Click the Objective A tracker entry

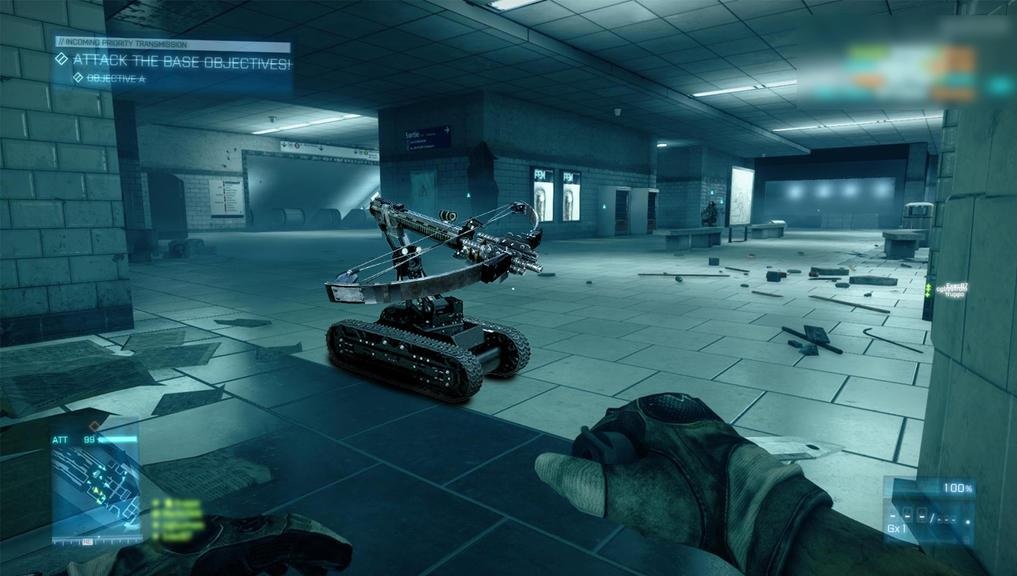pos(115,78)
